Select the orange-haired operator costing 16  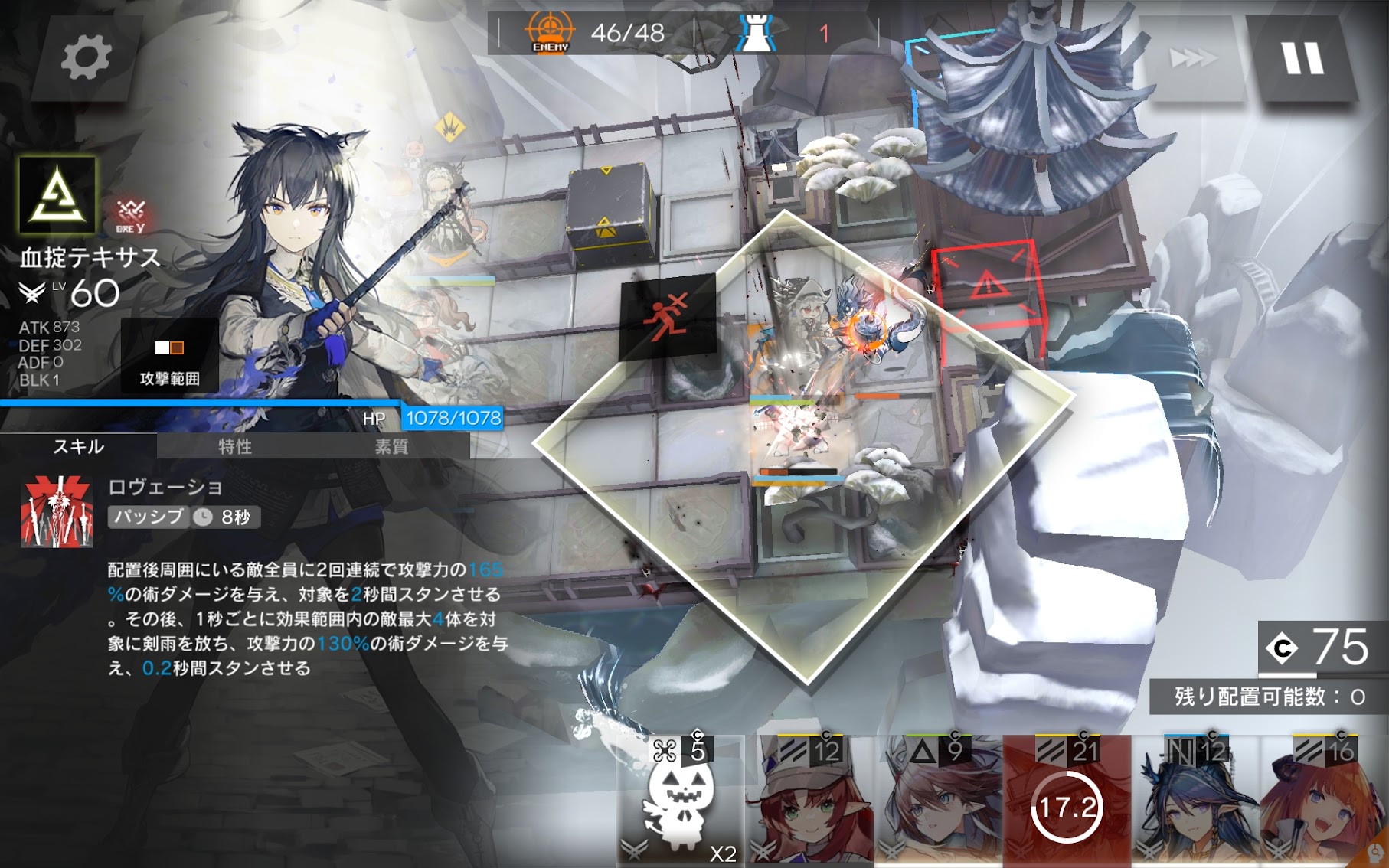1325,801
